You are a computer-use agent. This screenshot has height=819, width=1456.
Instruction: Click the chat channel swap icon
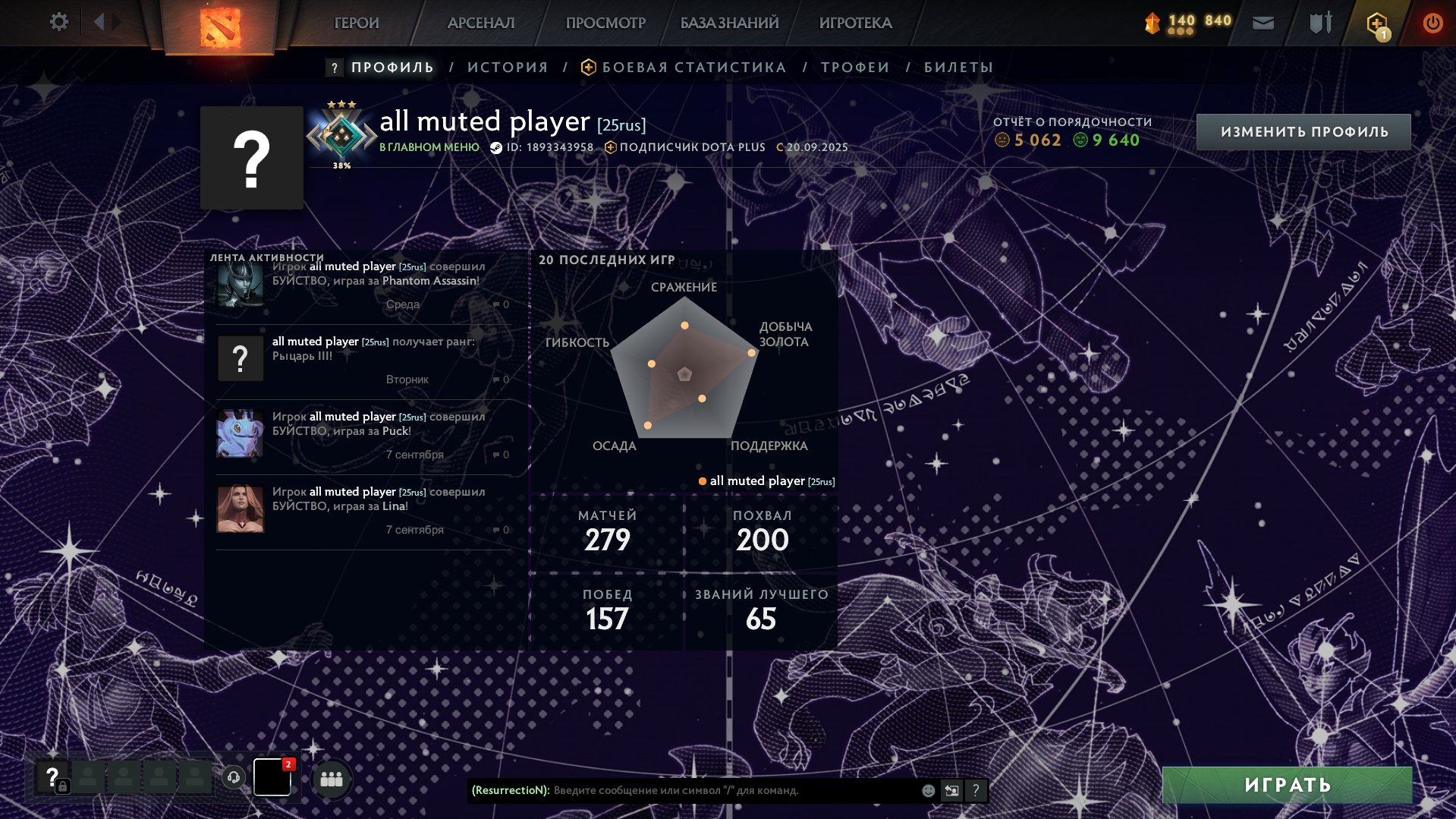click(951, 790)
